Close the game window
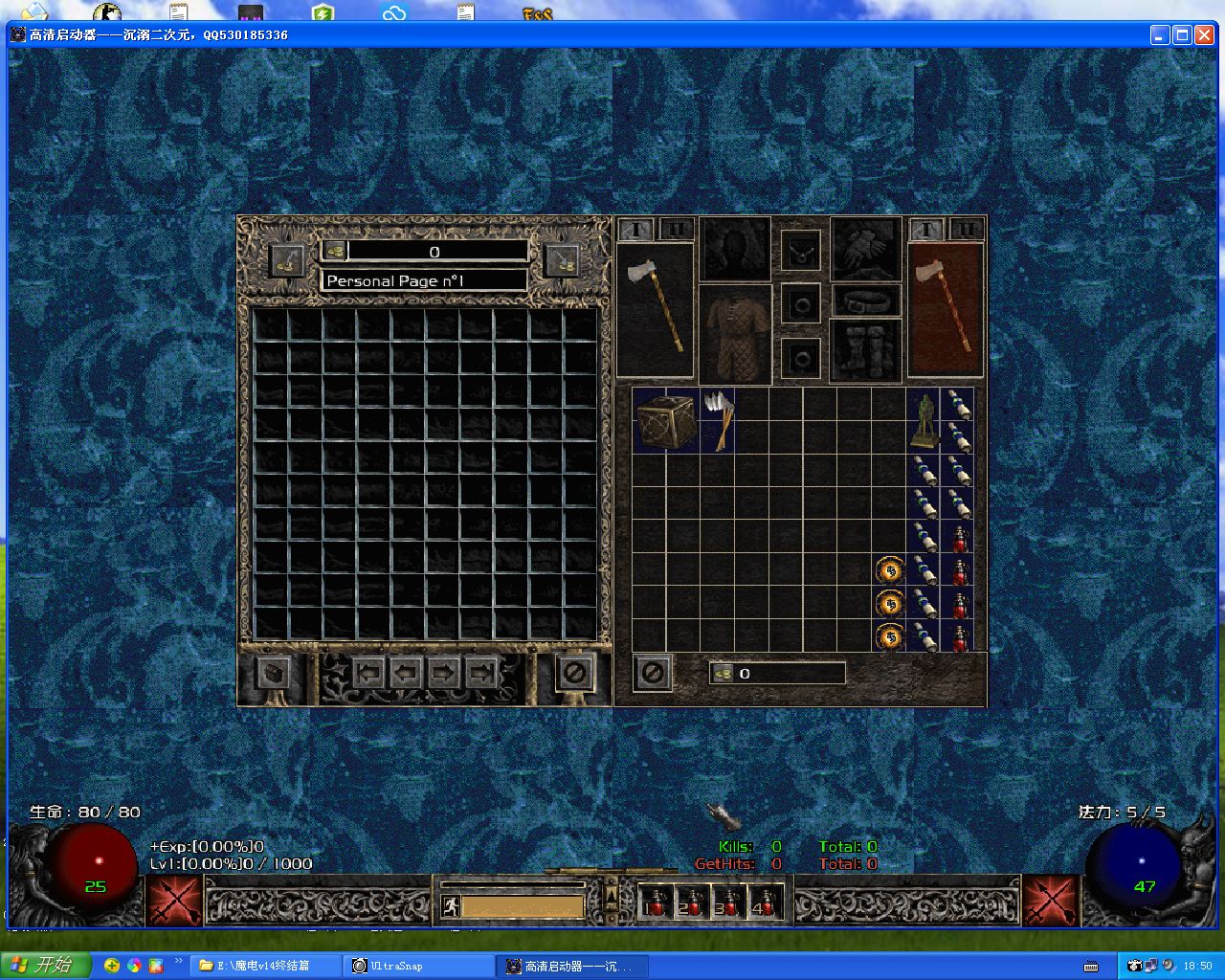Screen dimensions: 1225x980 tap(1204, 35)
